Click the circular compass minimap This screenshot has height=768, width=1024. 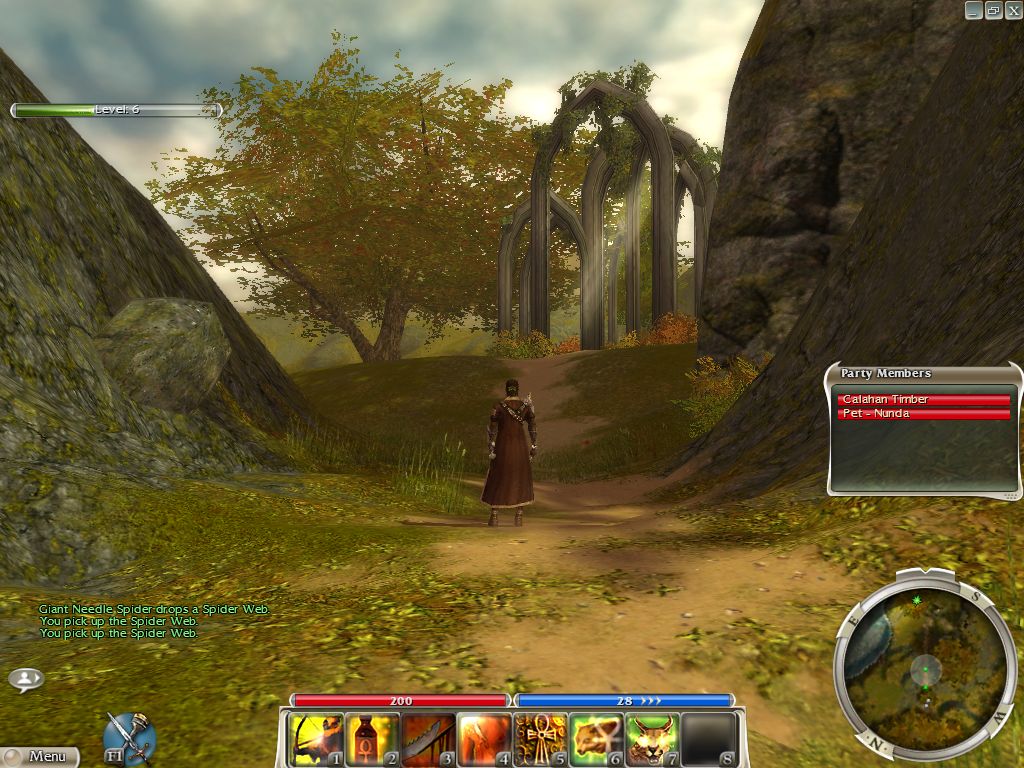click(925, 662)
